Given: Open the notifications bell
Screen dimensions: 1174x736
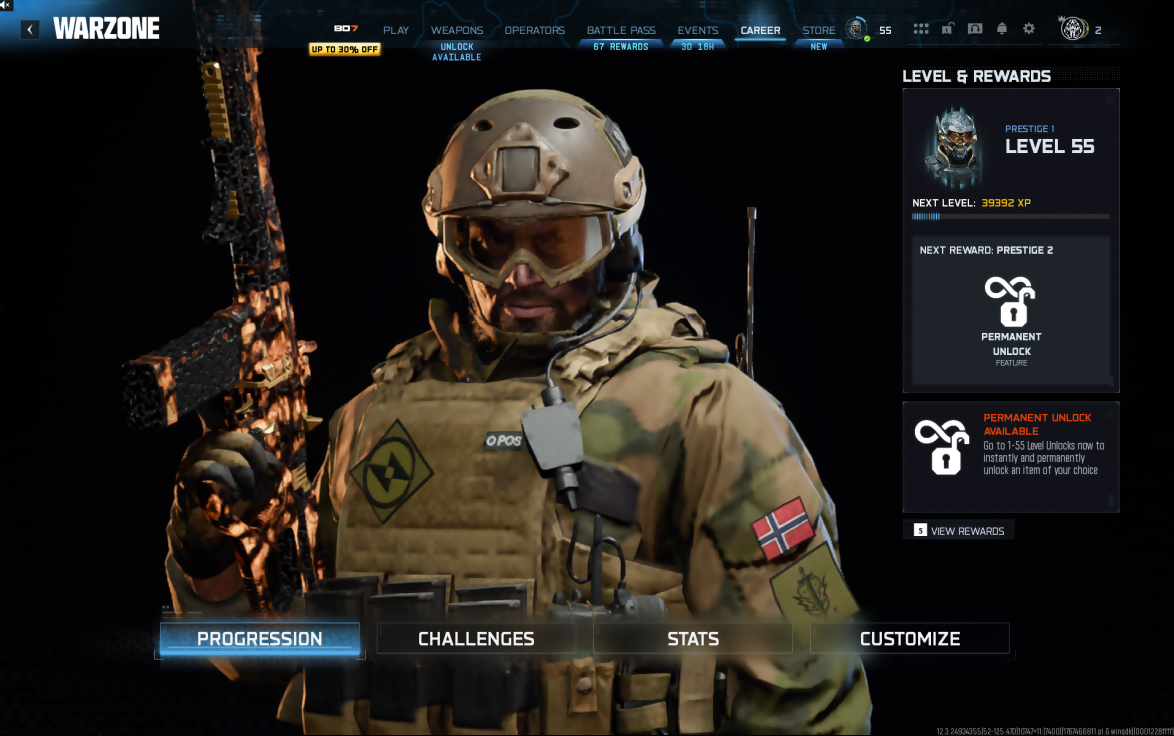Looking at the screenshot, I should [x=1002, y=29].
